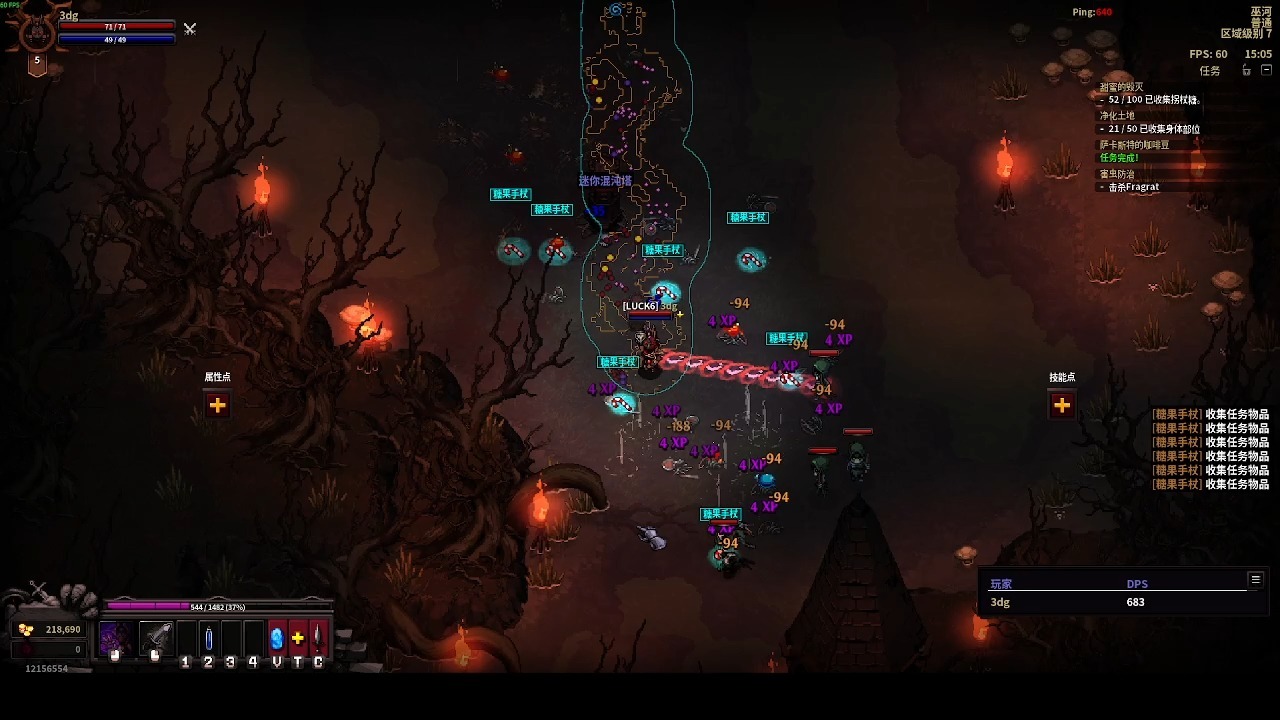Activate the yellow cross T slot

[298, 638]
